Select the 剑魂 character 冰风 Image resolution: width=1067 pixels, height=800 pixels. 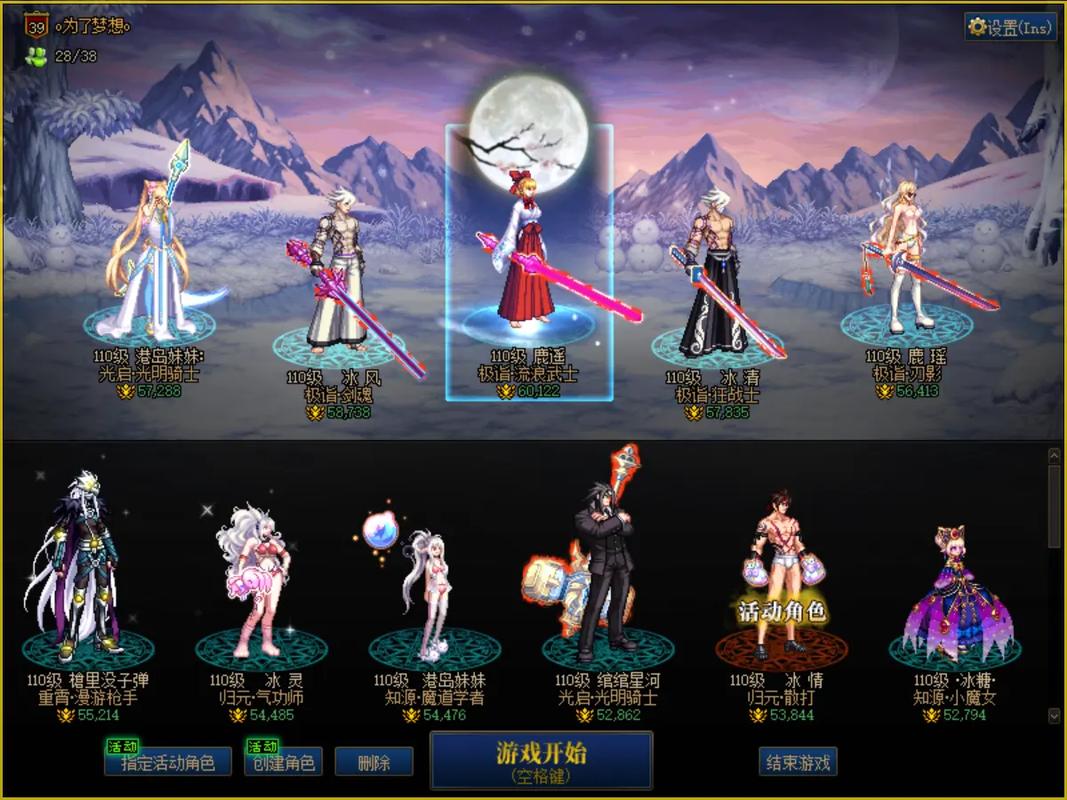coord(338,290)
